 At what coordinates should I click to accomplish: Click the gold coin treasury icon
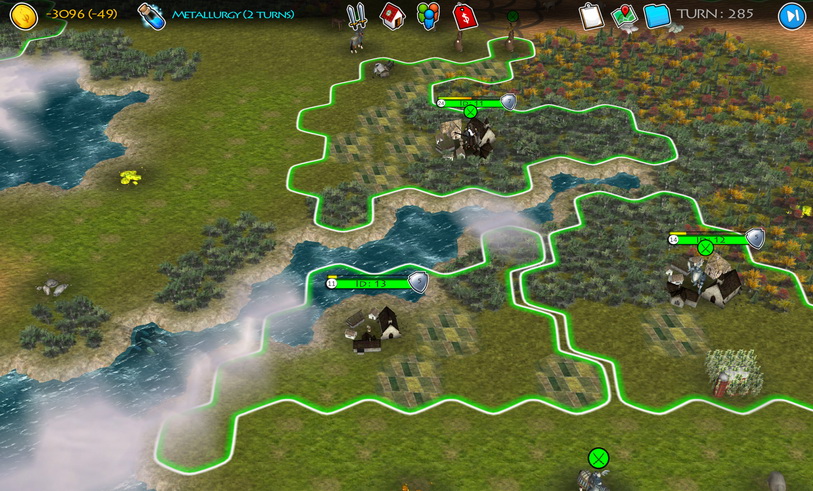coord(23,16)
